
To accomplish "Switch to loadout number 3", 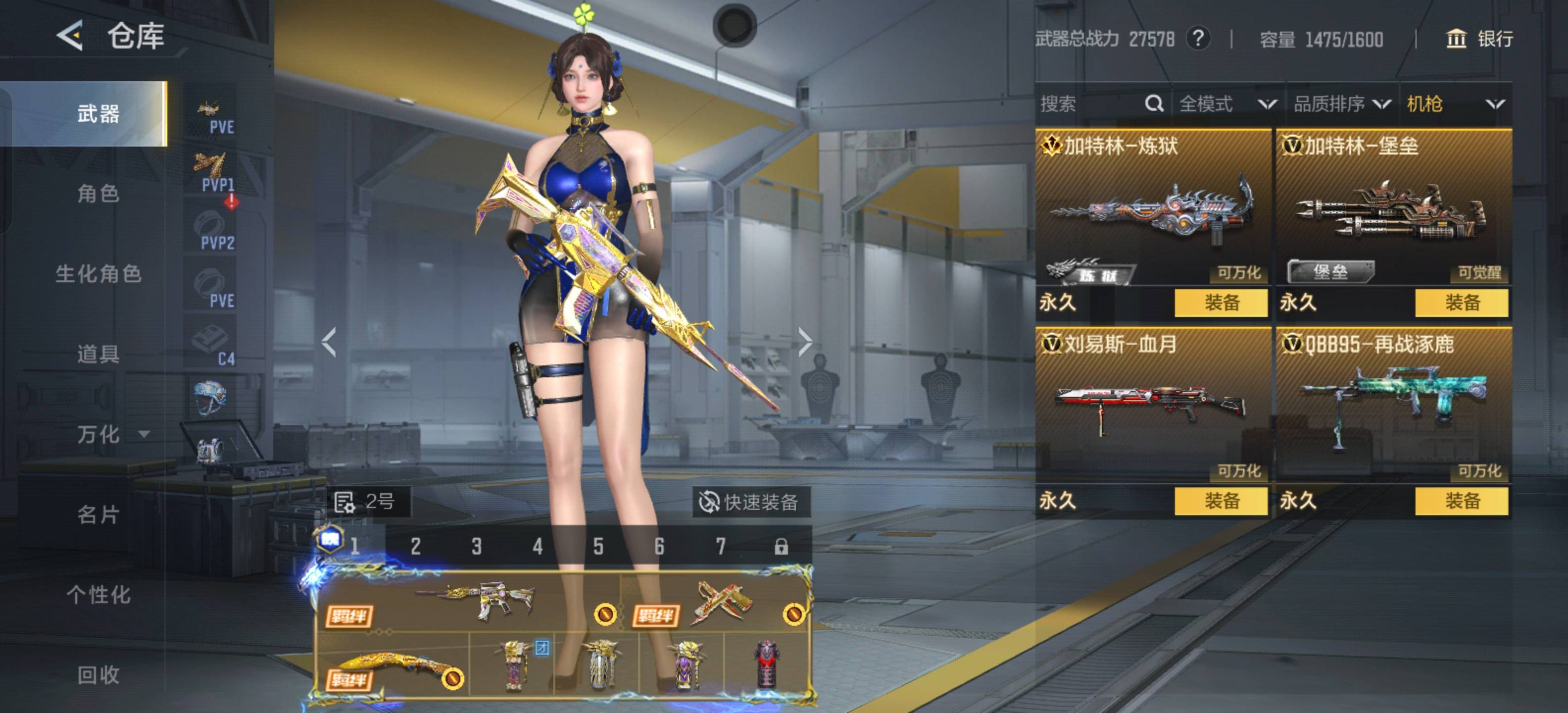I will click(477, 546).
